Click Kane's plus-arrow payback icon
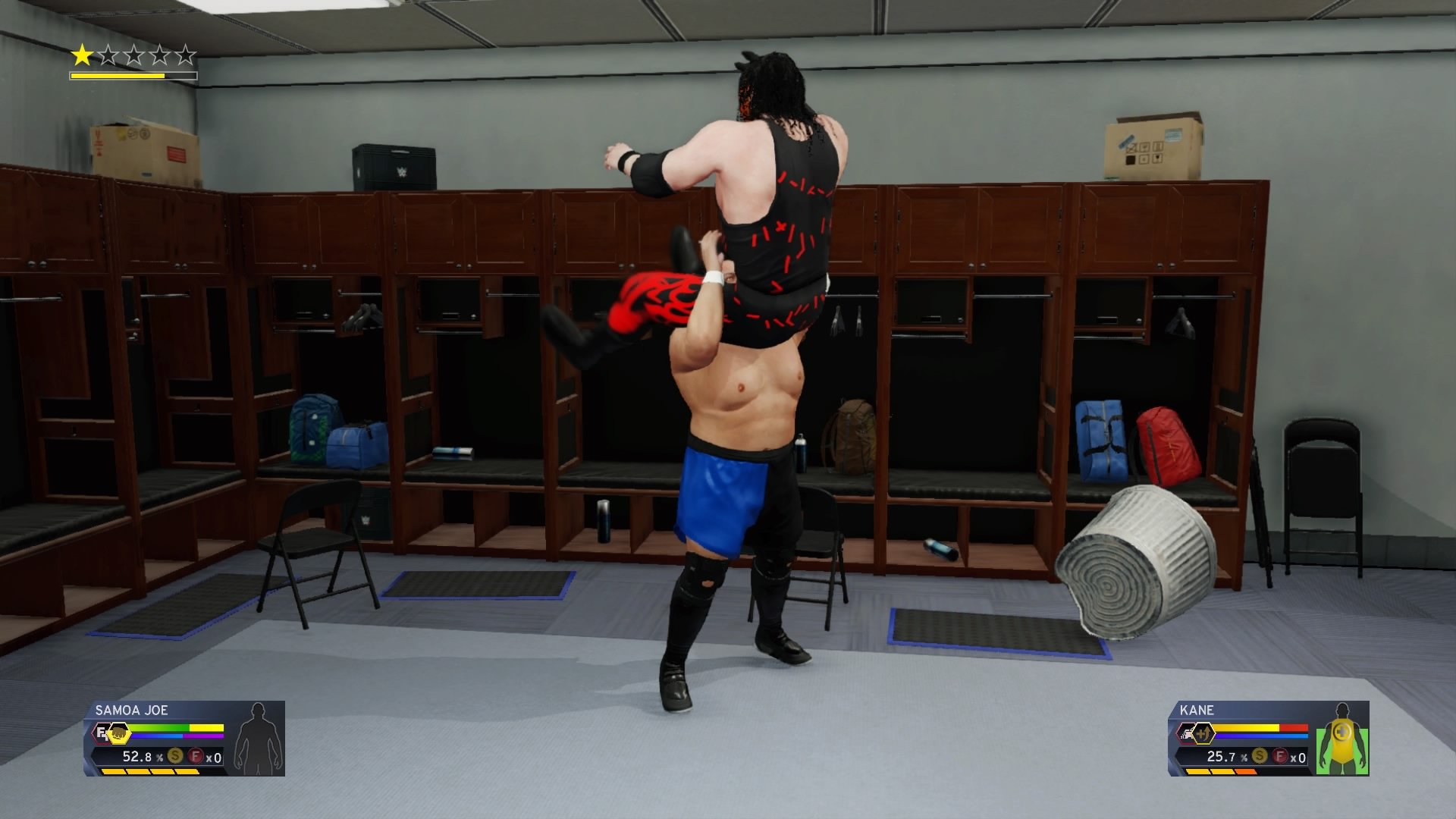The width and height of the screenshot is (1456, 819). click(1203, 733)
